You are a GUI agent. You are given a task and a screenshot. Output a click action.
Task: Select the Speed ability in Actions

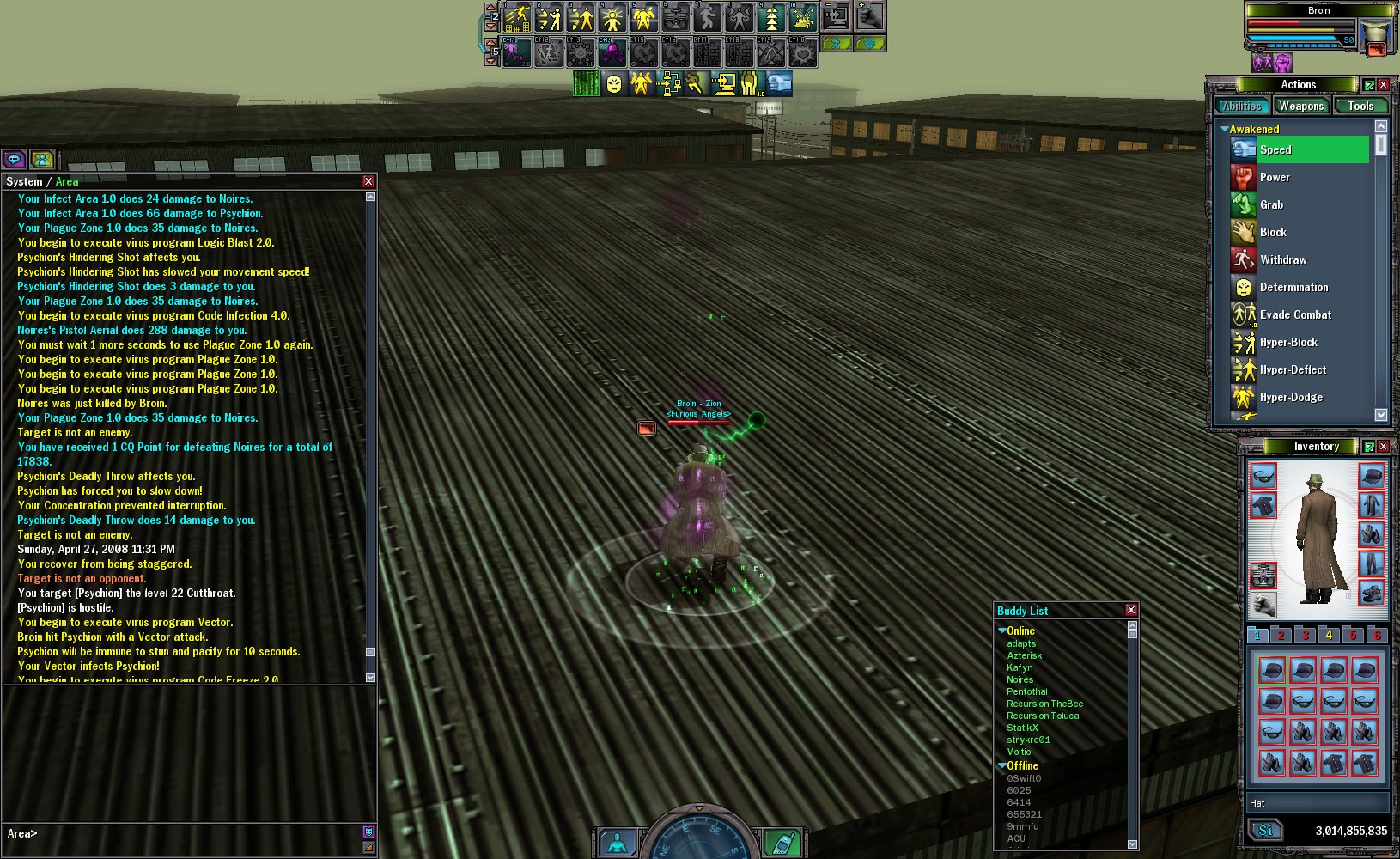pyautogui.click(x=1275, y=149)
